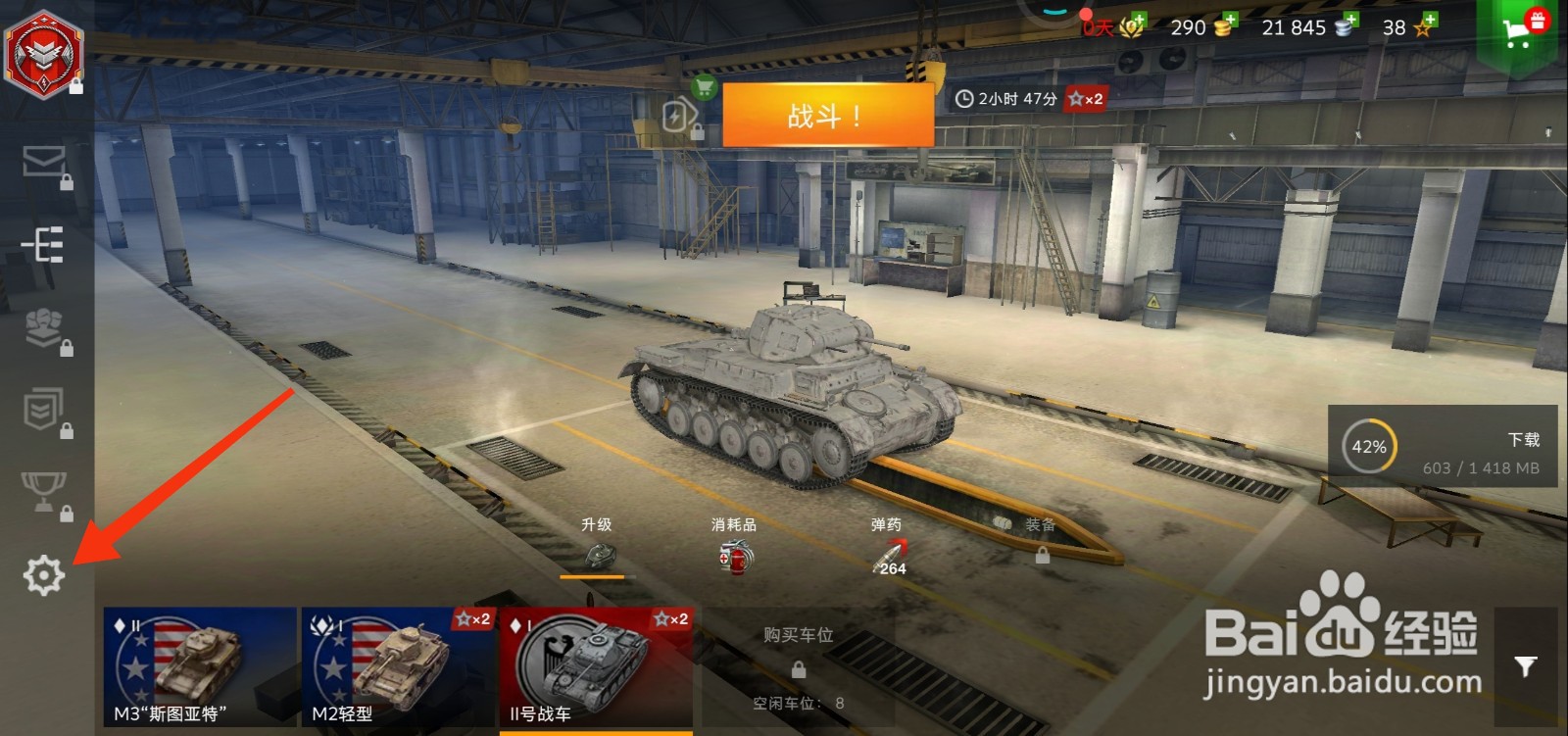Toggle the vehicle filter icon bottom right
Image resolution: width=1568 pixels, height=736 pixels.
click(x=1525, y=665)
